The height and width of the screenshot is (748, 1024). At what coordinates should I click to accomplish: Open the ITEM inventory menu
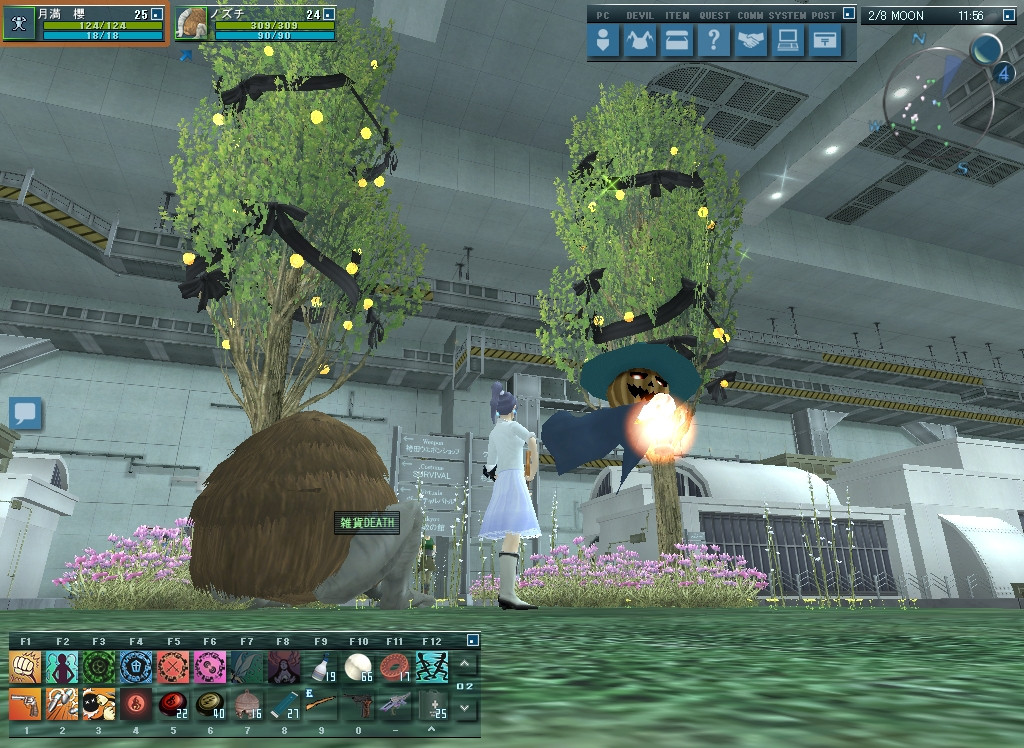(677, 41)
